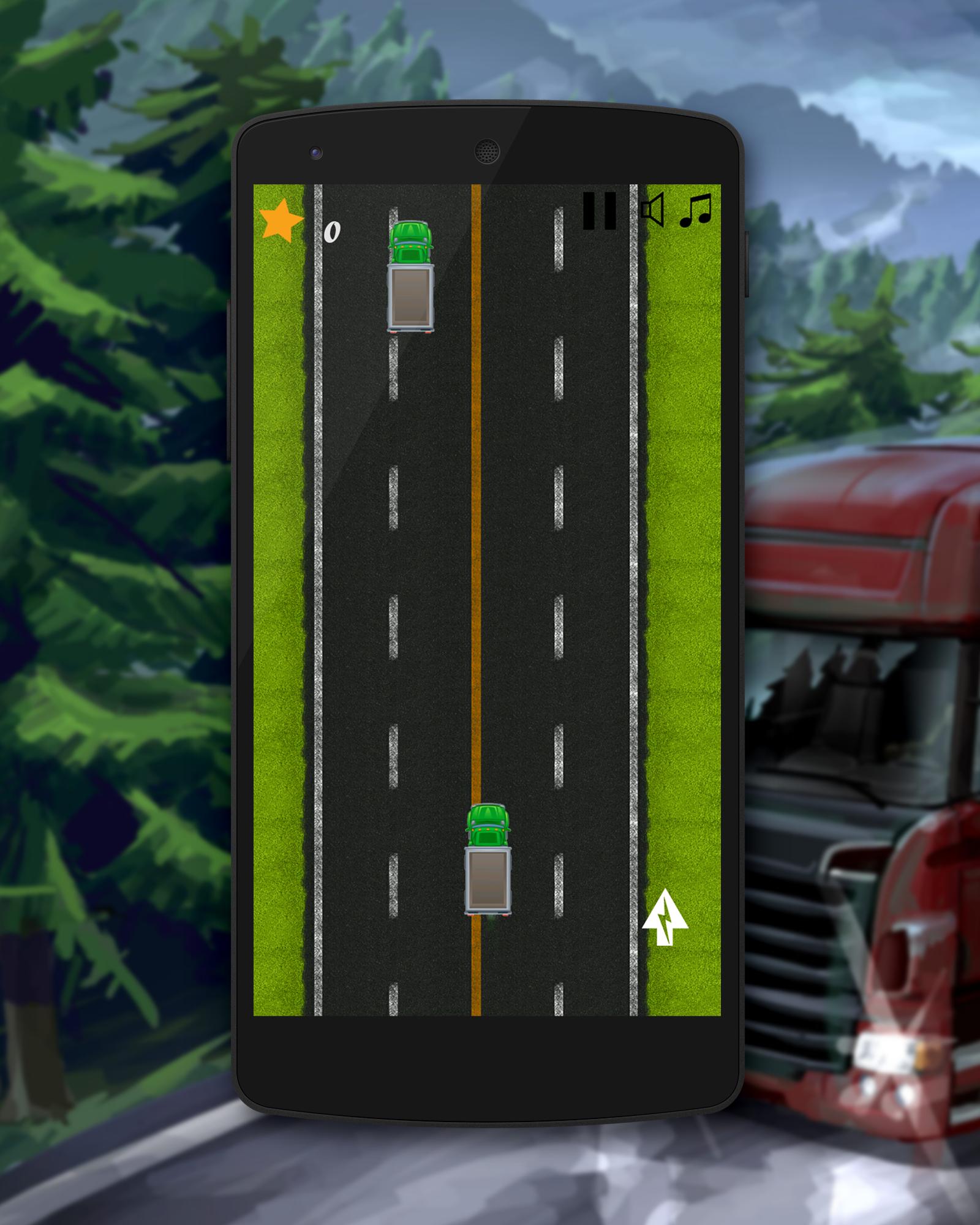Click the white edge line of the road

point(318,551)
